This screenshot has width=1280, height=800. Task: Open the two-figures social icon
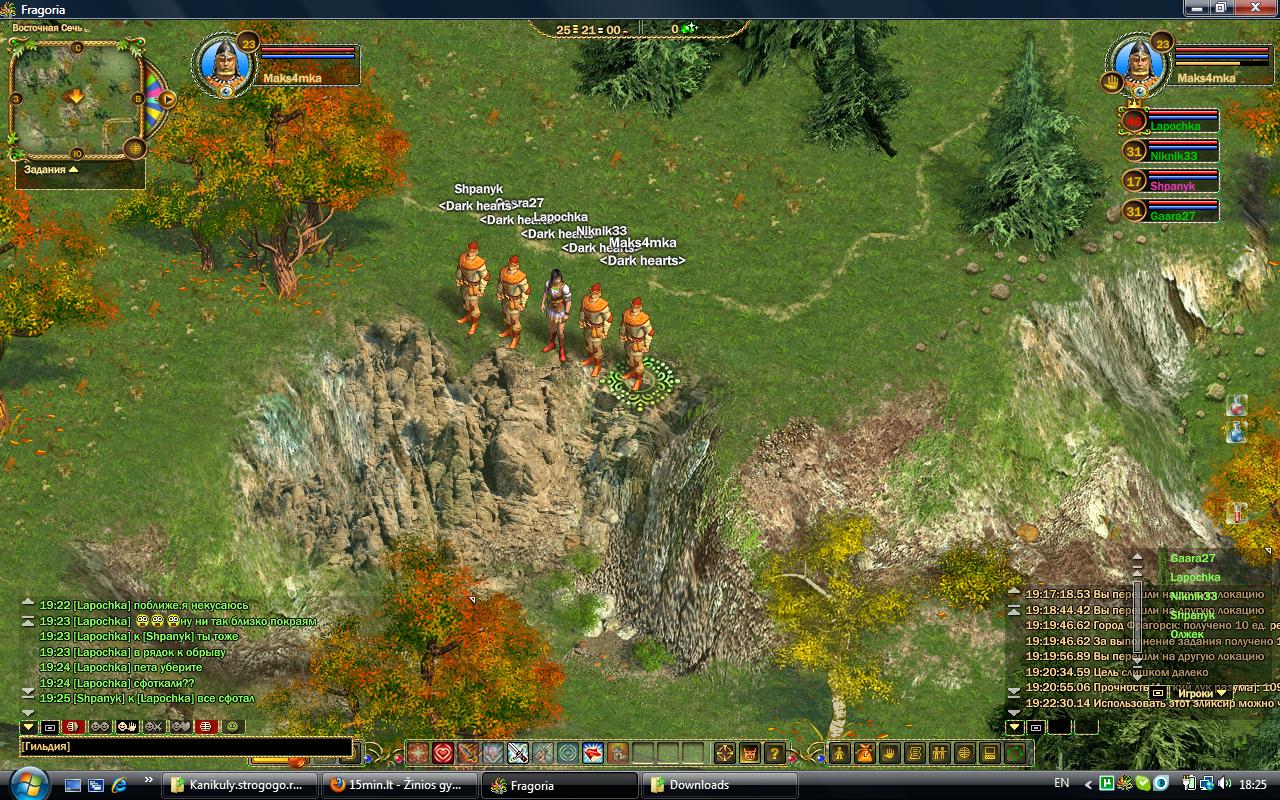pyautogui.click(x=940, y=753)
